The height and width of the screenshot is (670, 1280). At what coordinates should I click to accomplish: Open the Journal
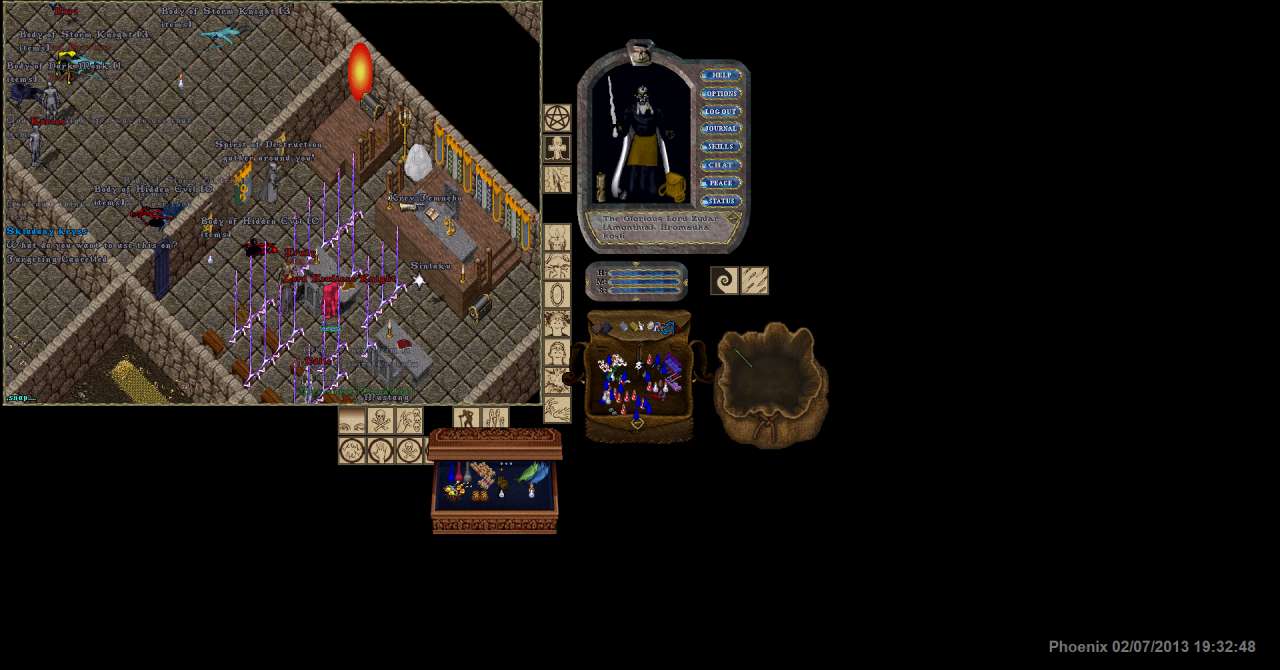pos(720,129)
